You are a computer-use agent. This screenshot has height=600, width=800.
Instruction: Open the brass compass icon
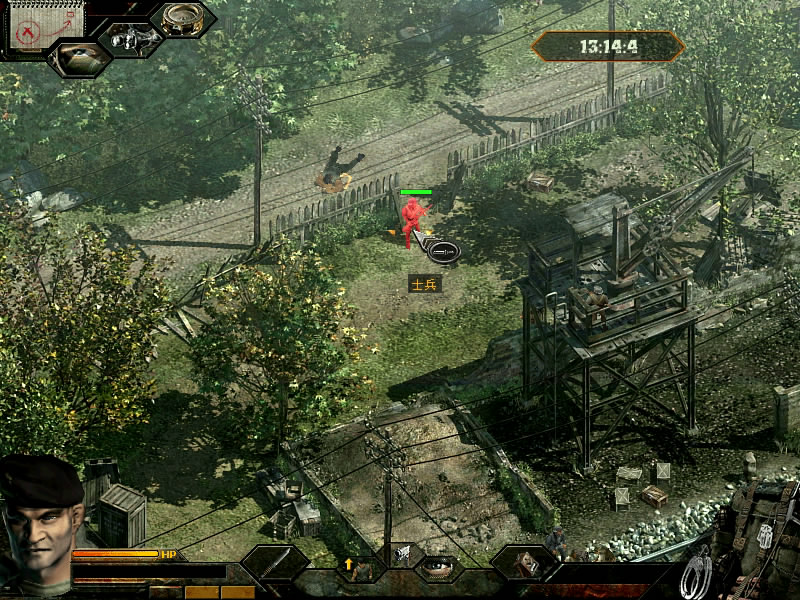click(x=182, y=19)
